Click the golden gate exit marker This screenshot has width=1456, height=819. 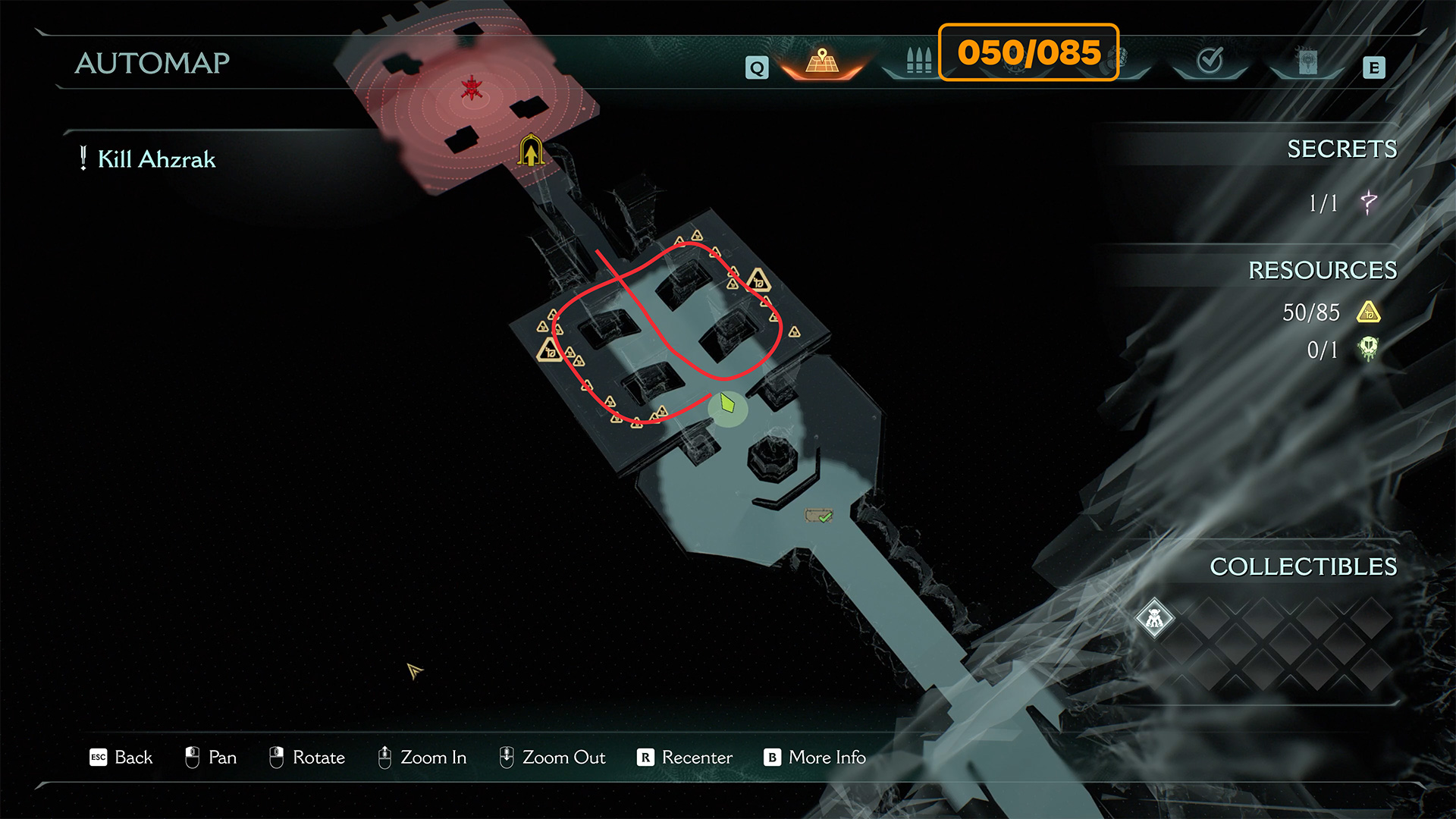[531, 150]
